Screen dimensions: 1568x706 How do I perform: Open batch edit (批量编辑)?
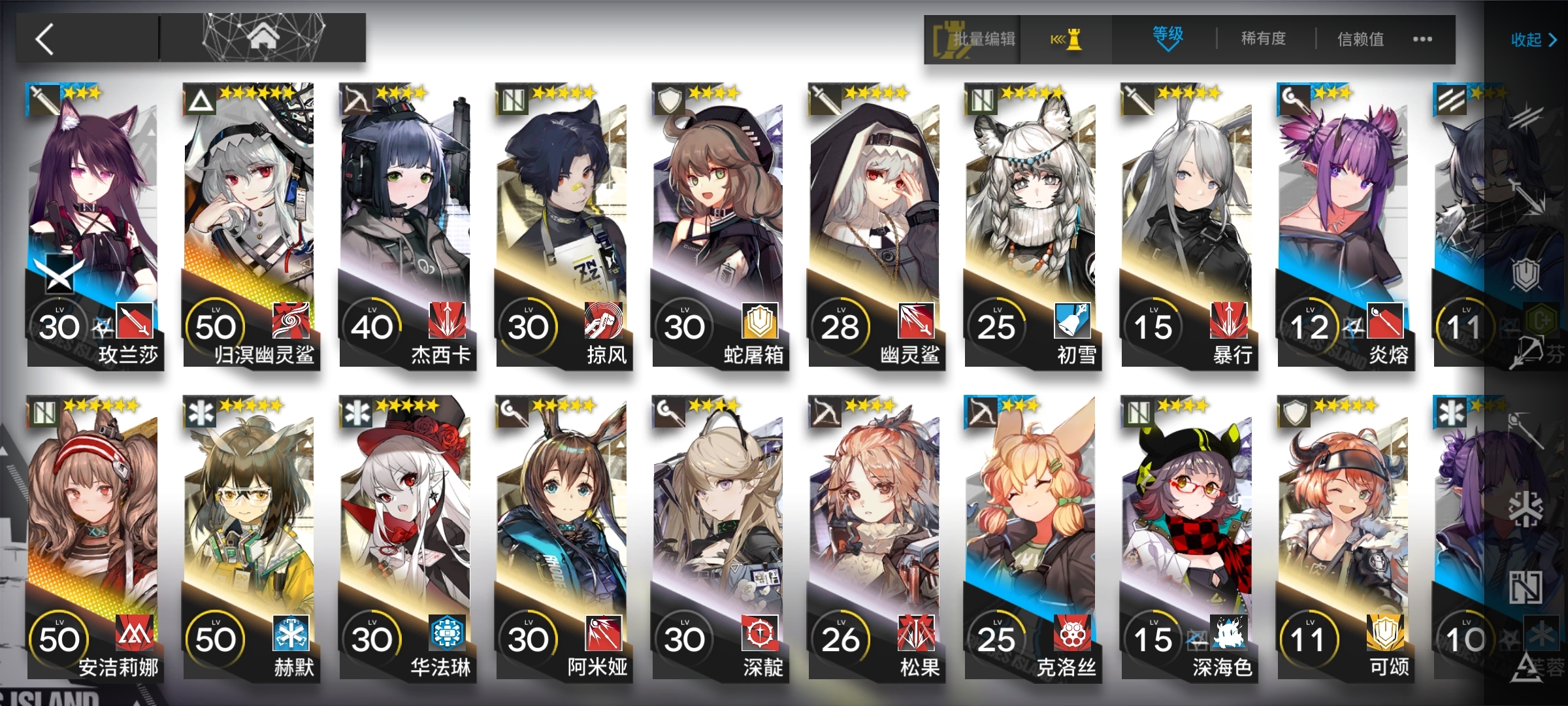click(973, 39)
